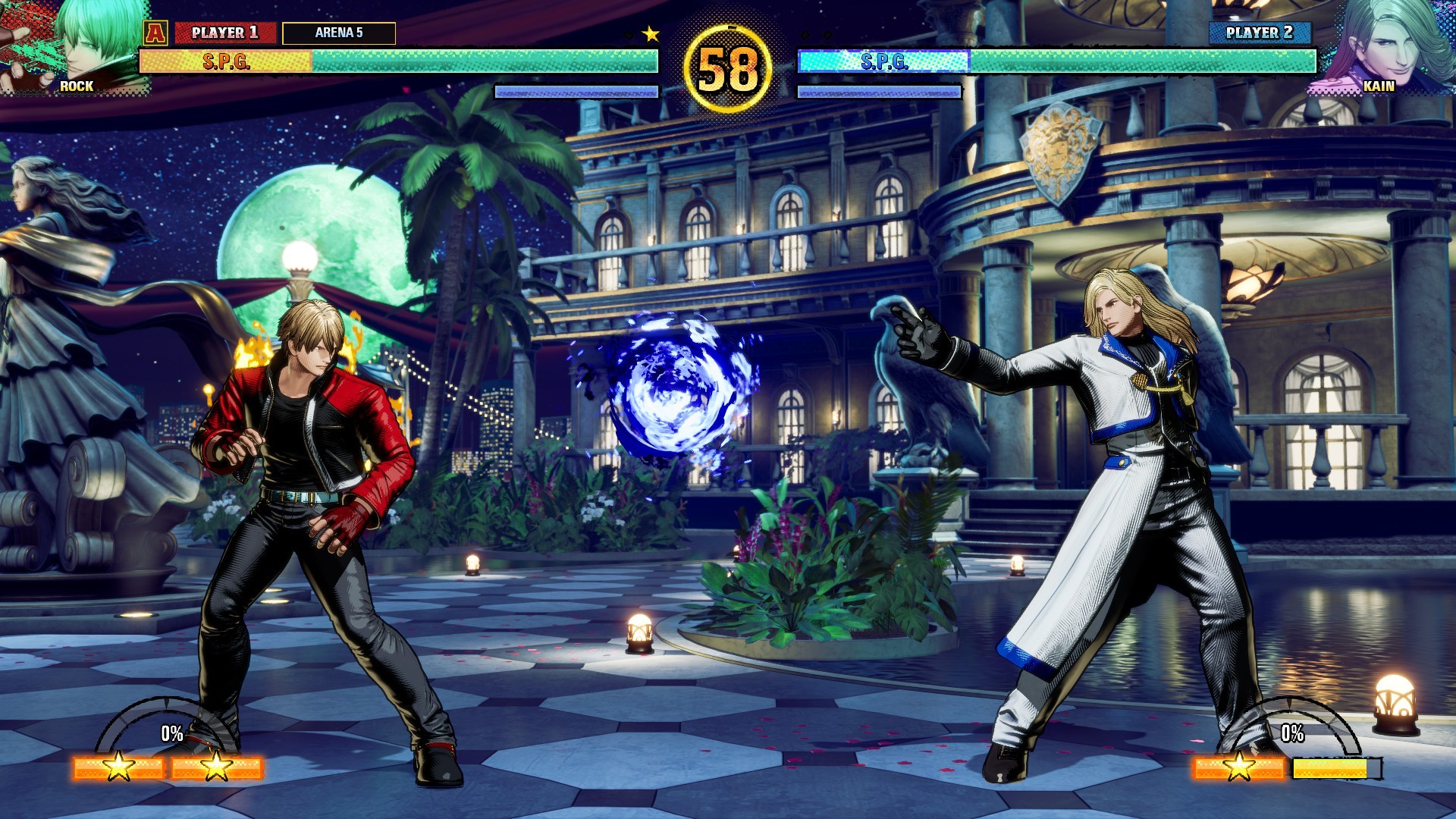
Task: Select the Player 1 name tag
Action: [x=224, y=33]
